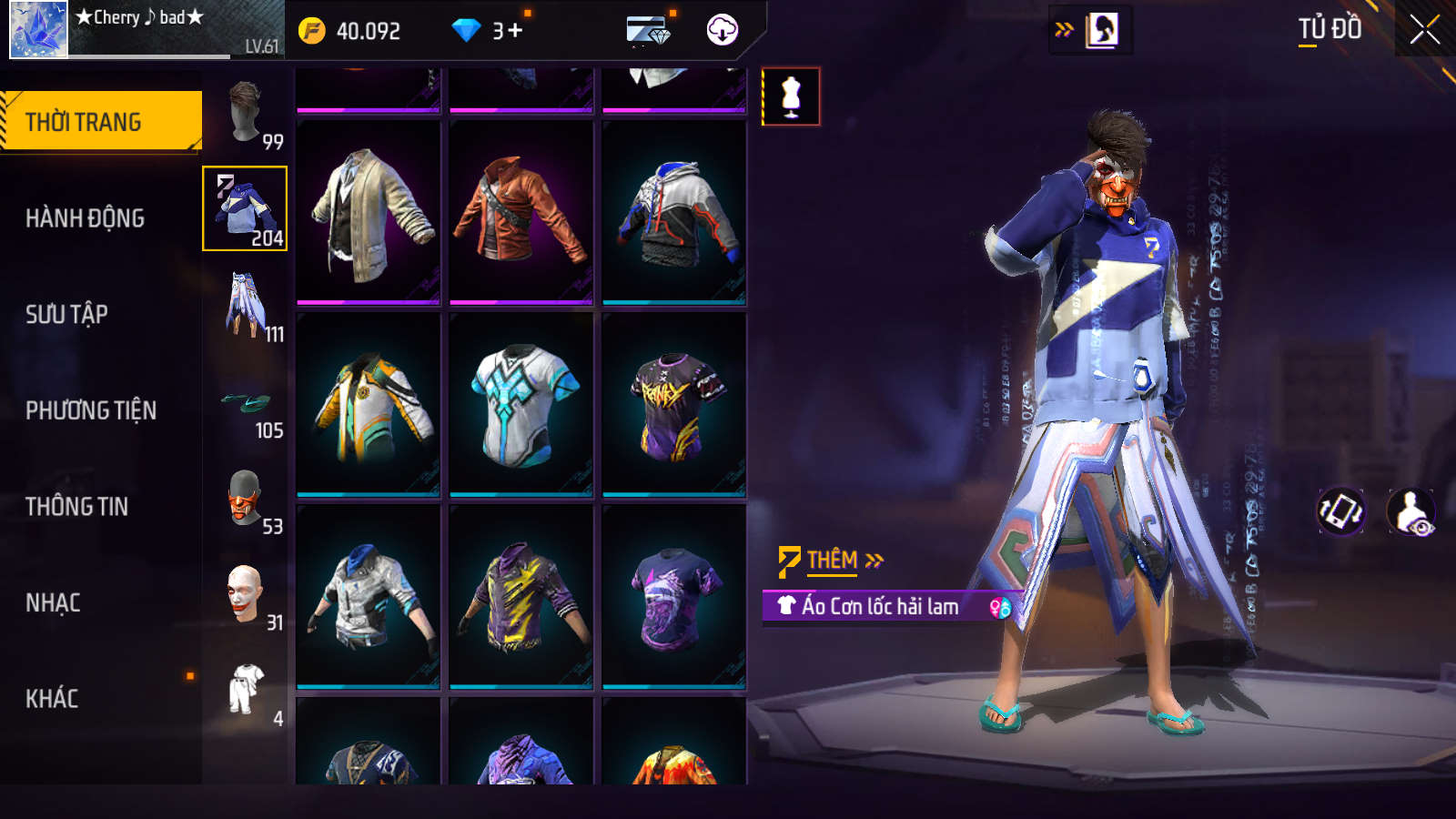Switch to the HÀNH ĐỘNG tab
The height and width of the screenshot is (819, 1456).
pos(85,218)
